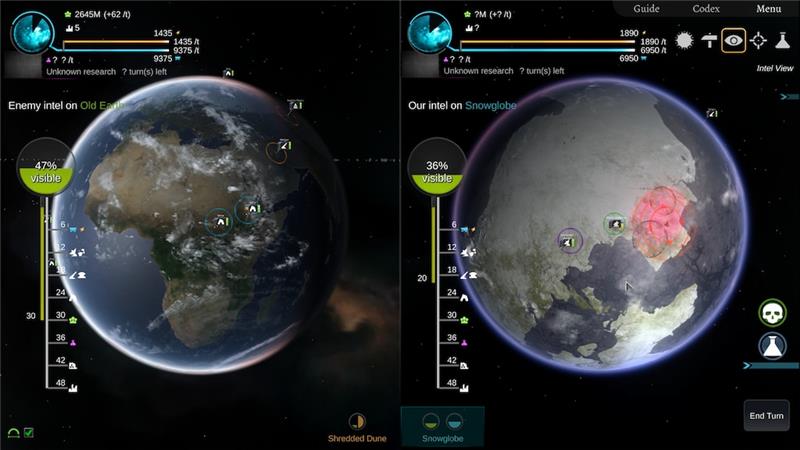Select the eye Intel View icon
Viewport: 800px width, 450px height.
pos(734,40)
